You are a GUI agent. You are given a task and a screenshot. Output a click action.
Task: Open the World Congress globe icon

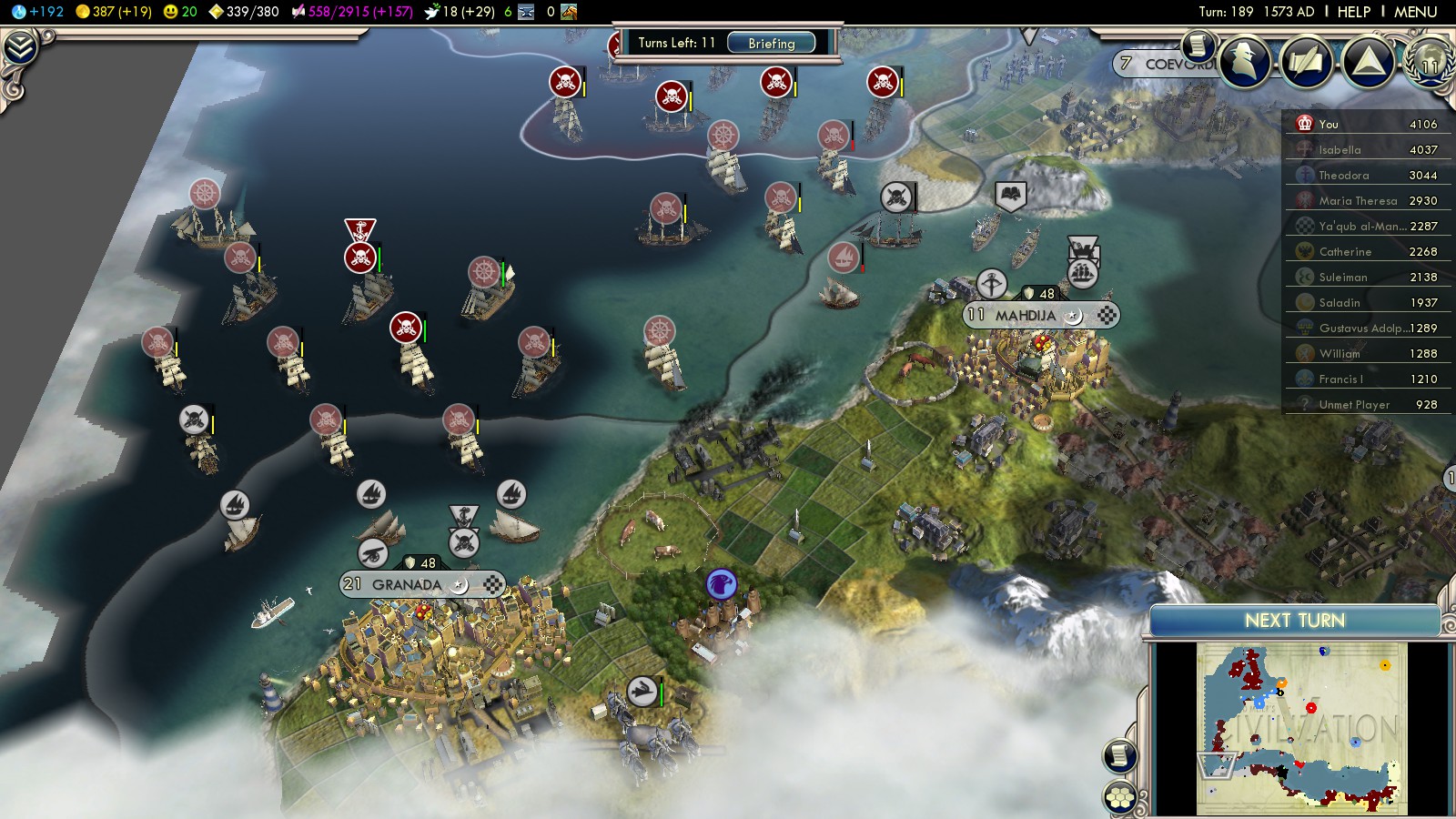1429,62
